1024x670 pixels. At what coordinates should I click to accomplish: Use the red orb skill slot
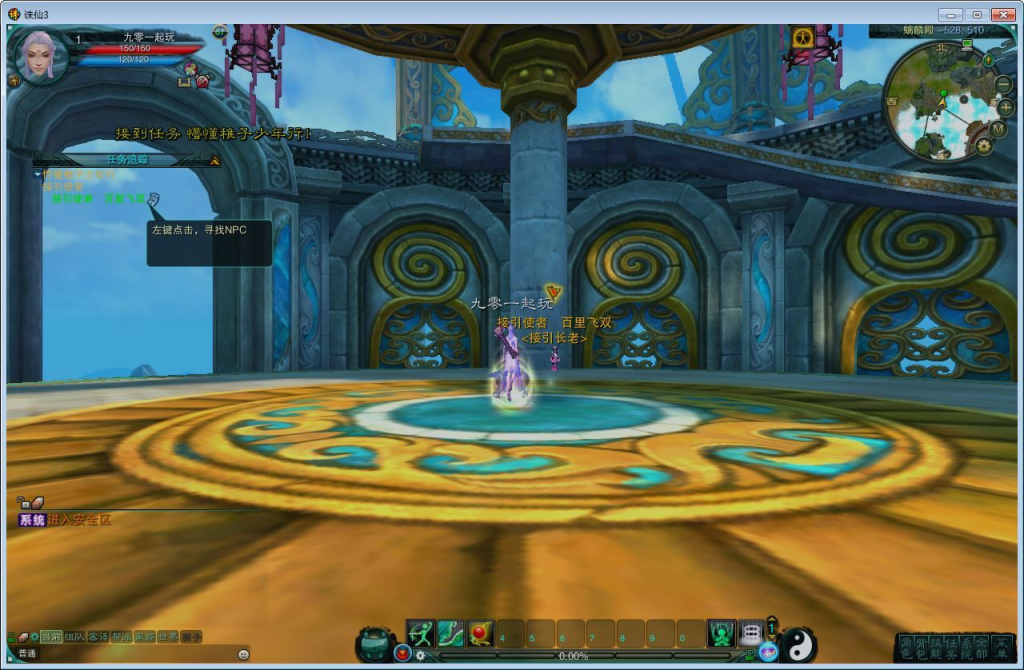pyautogui.click(x=481, y=633)
